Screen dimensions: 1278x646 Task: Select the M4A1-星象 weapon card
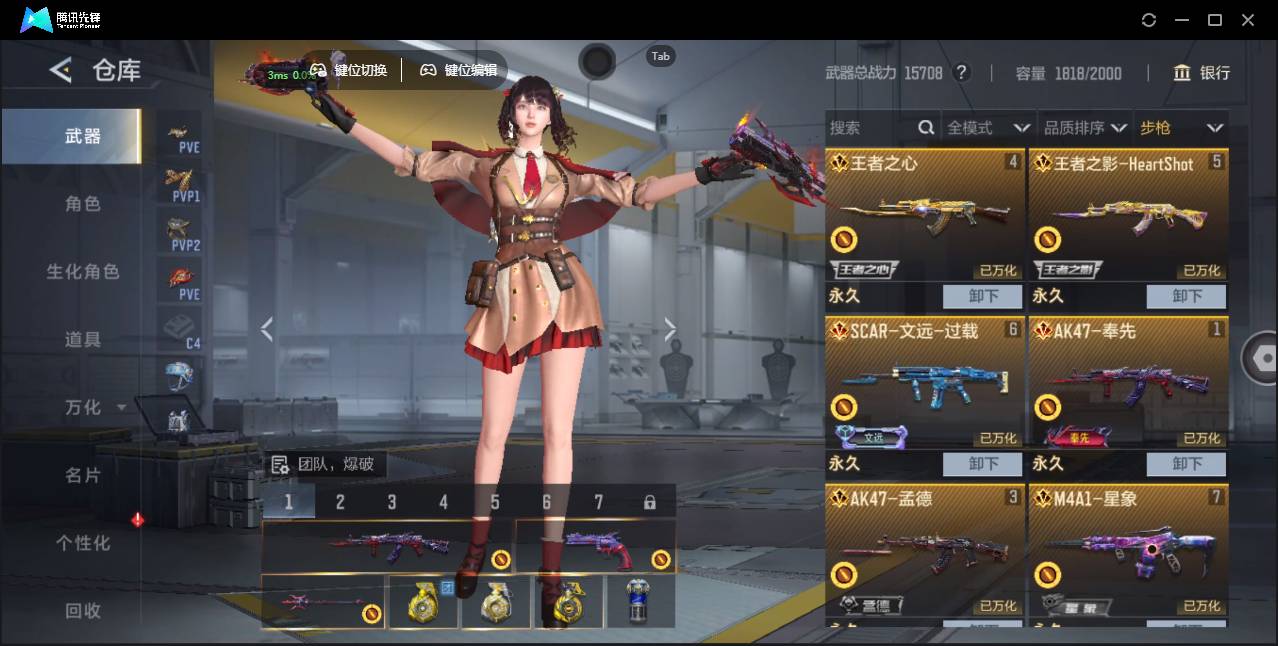(1128, 550)
